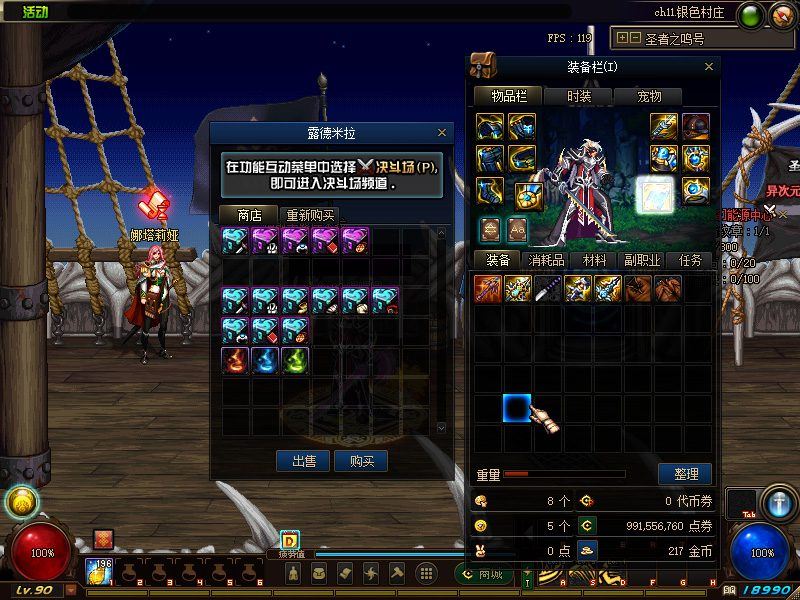Screen dimensions: 800x600
Task: Close the 露德米拉 shop window
Action: coord(441,132)
